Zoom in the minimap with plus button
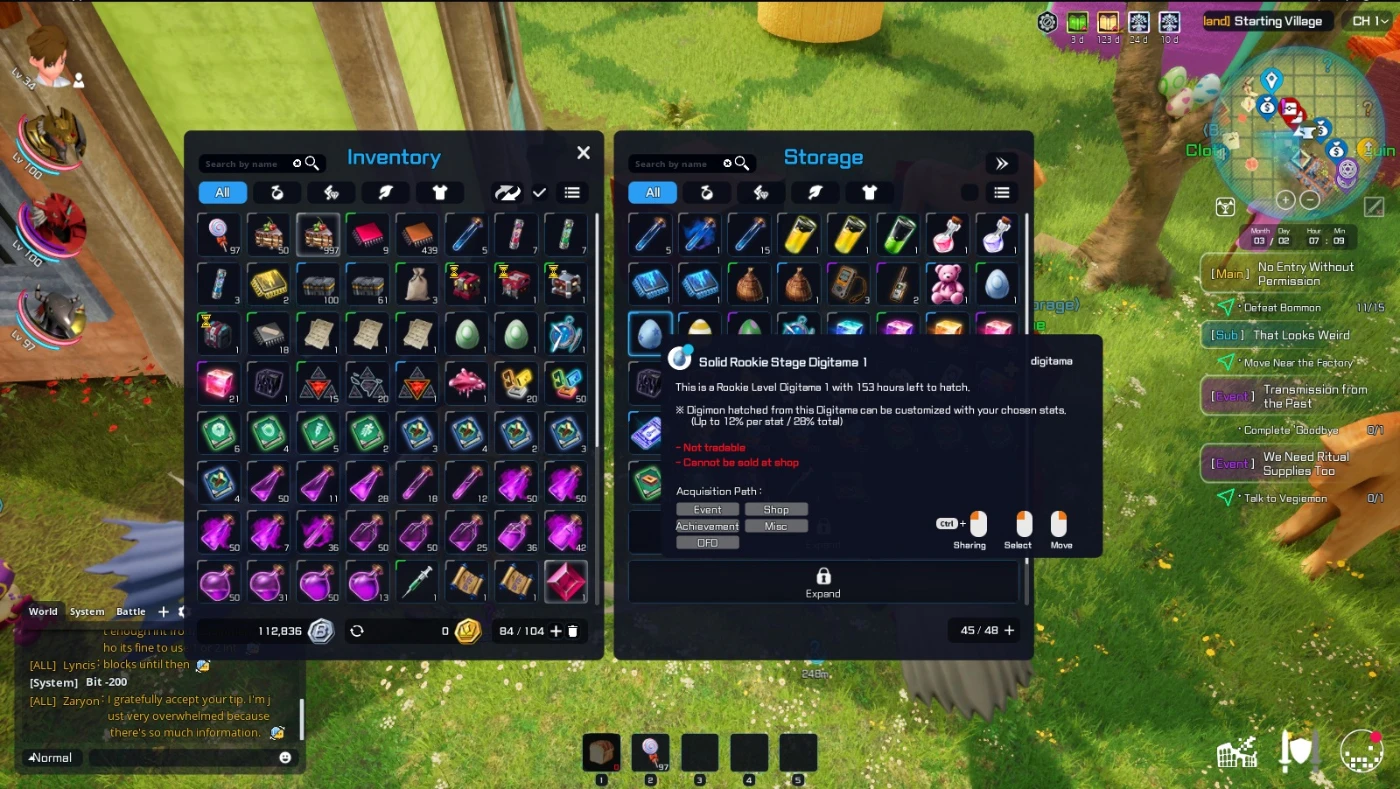Viewport: 1400px width, 789px height. pyautogui.click(x=1286, y=200)
